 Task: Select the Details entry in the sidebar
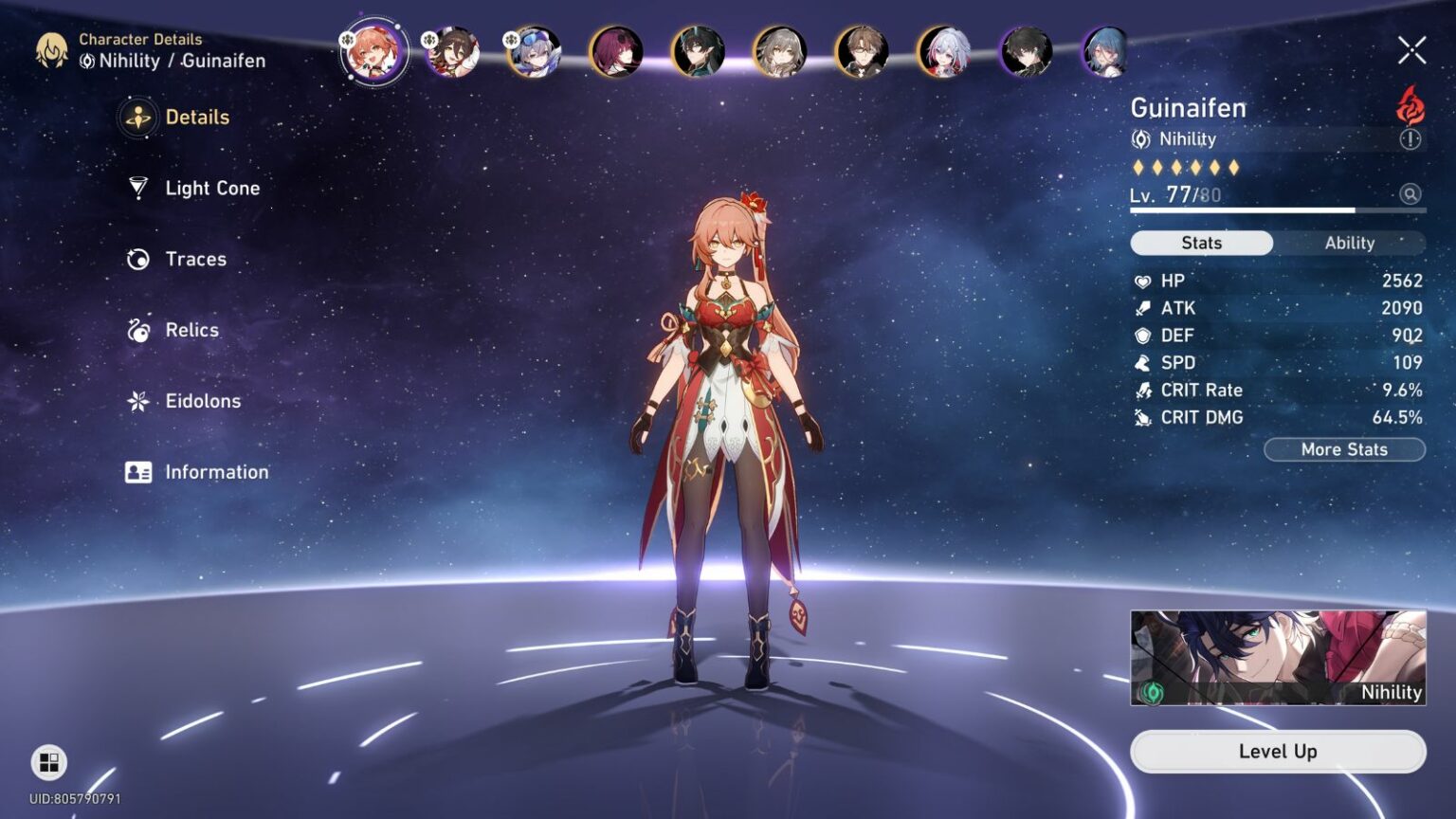[196, 117]
